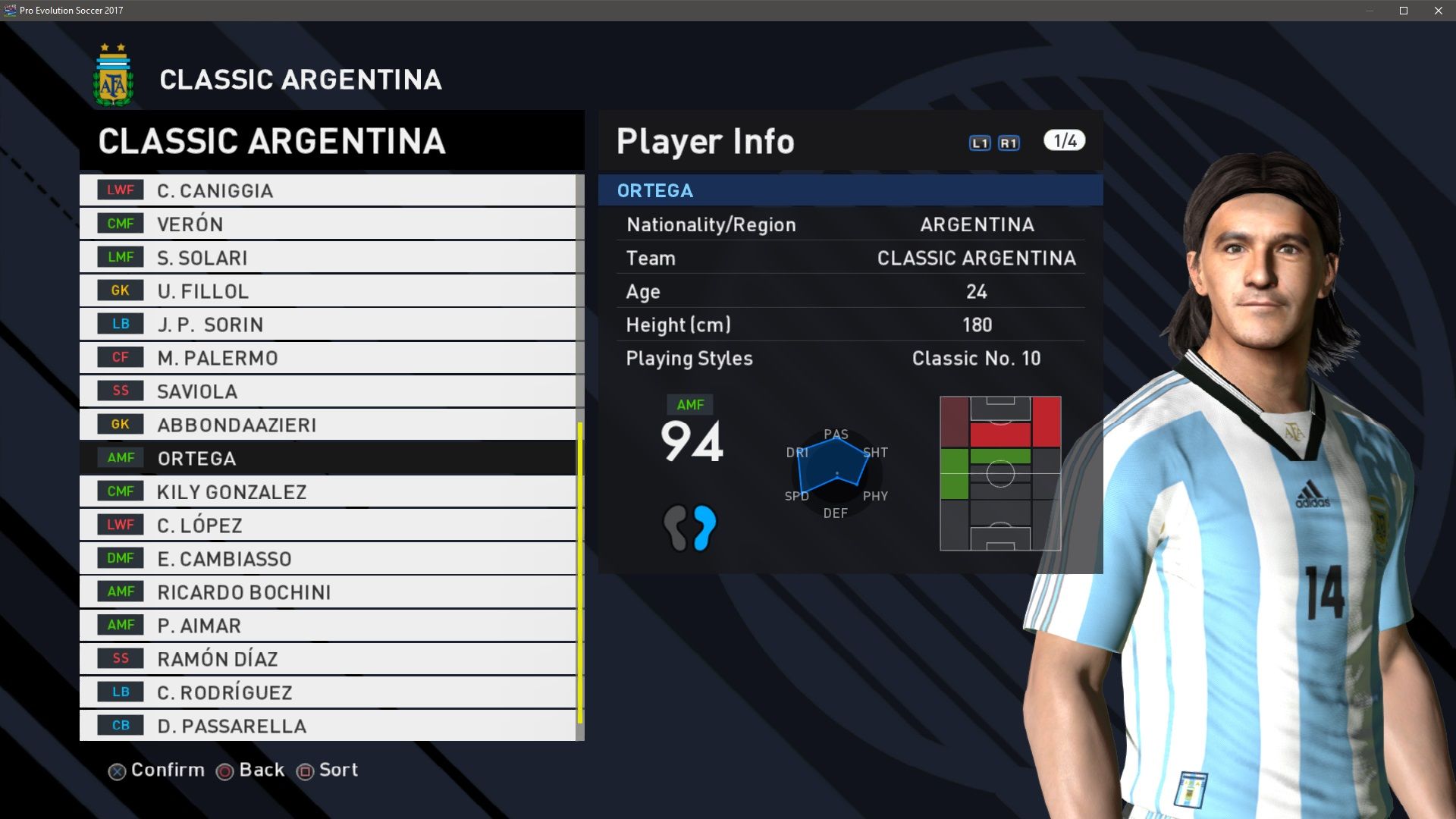Image resolution: width=1456 pixels, height=819 pixels.
Task: Choose M. Palermo entry
Action: click(x=328, y=357)
